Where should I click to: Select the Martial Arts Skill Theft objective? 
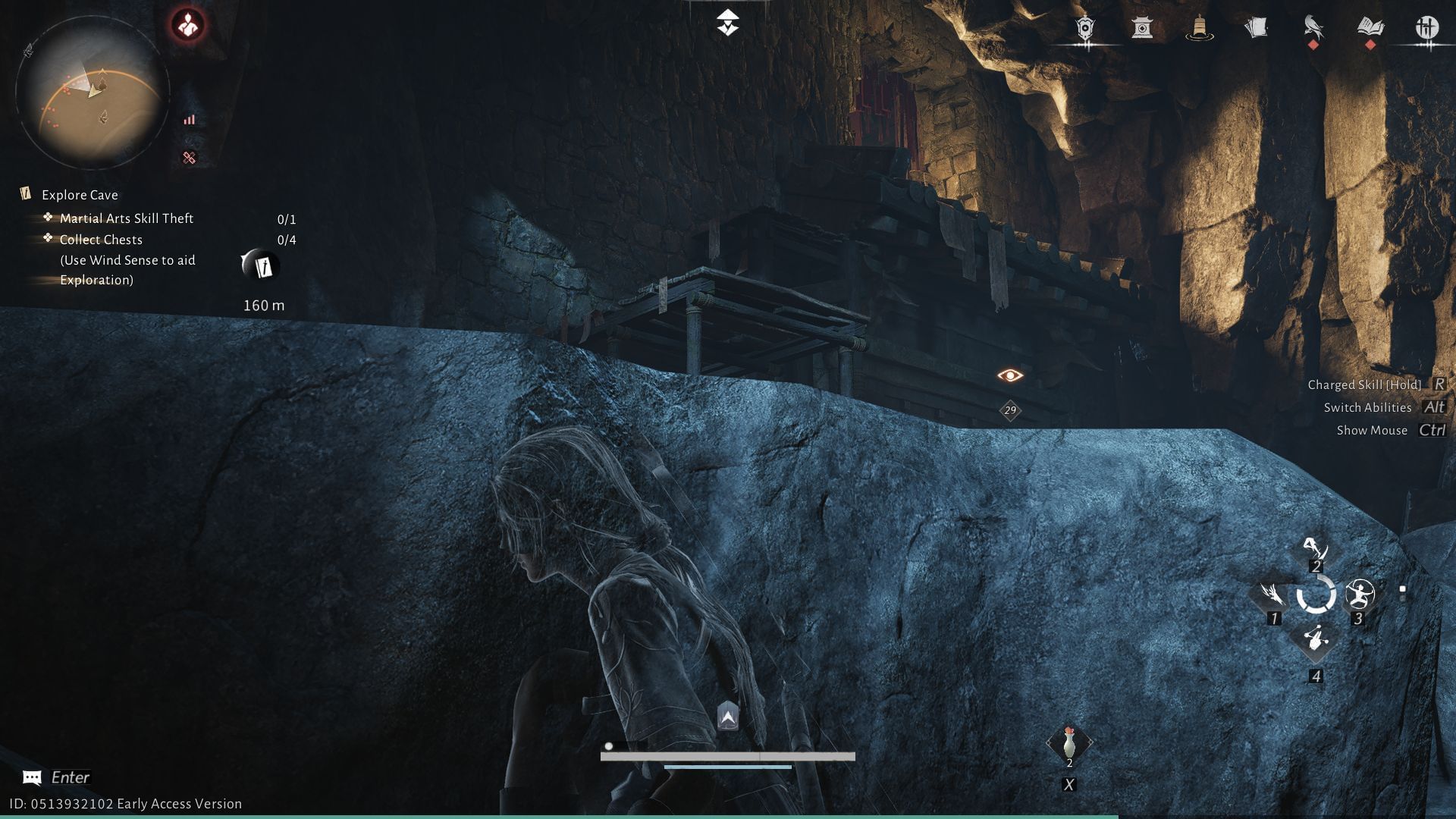pyautogui.click(x=126, y=218)
